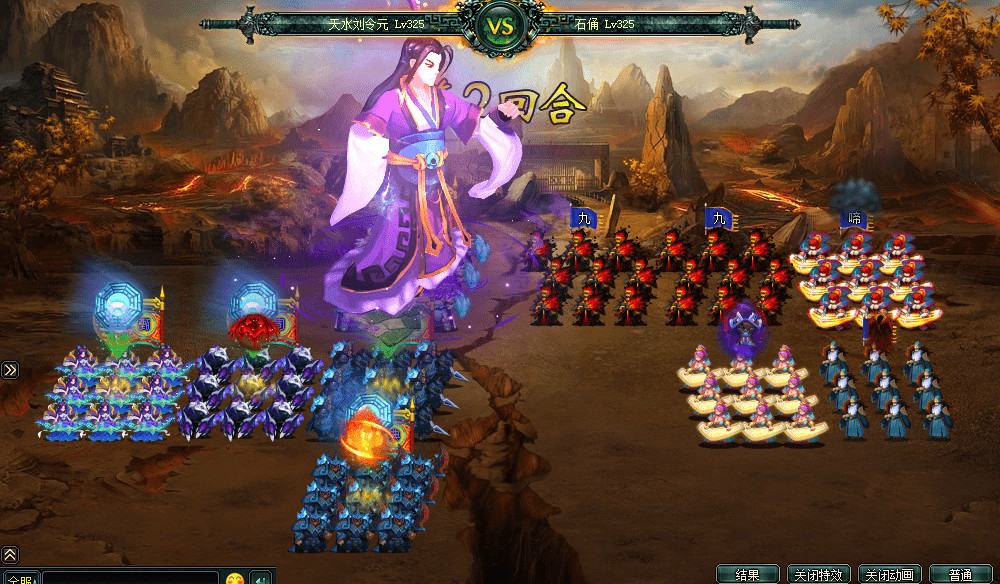Select the 普通 speed button
Screen dimensions: 1000x584
(959, 575)
